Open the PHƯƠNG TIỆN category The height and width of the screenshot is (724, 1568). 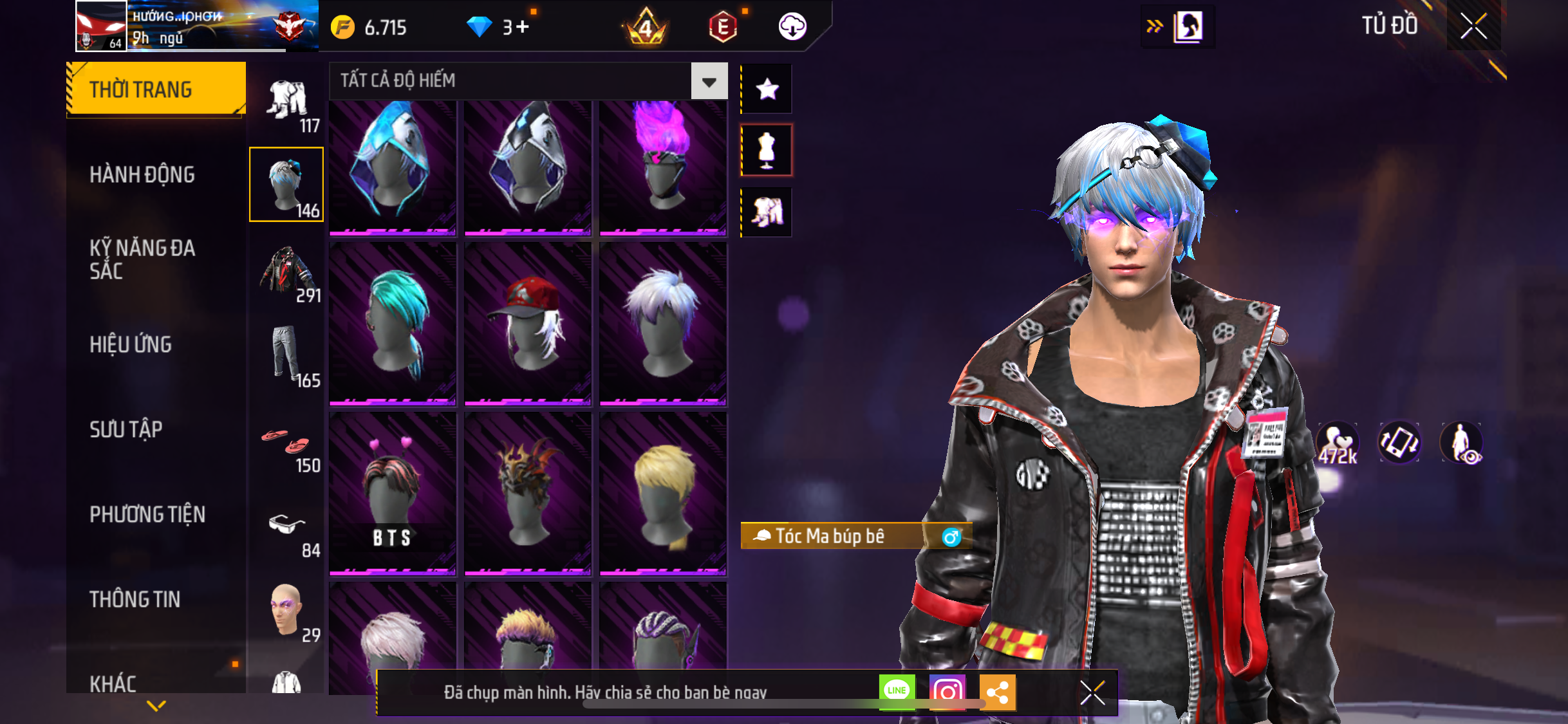coord(147,514)
